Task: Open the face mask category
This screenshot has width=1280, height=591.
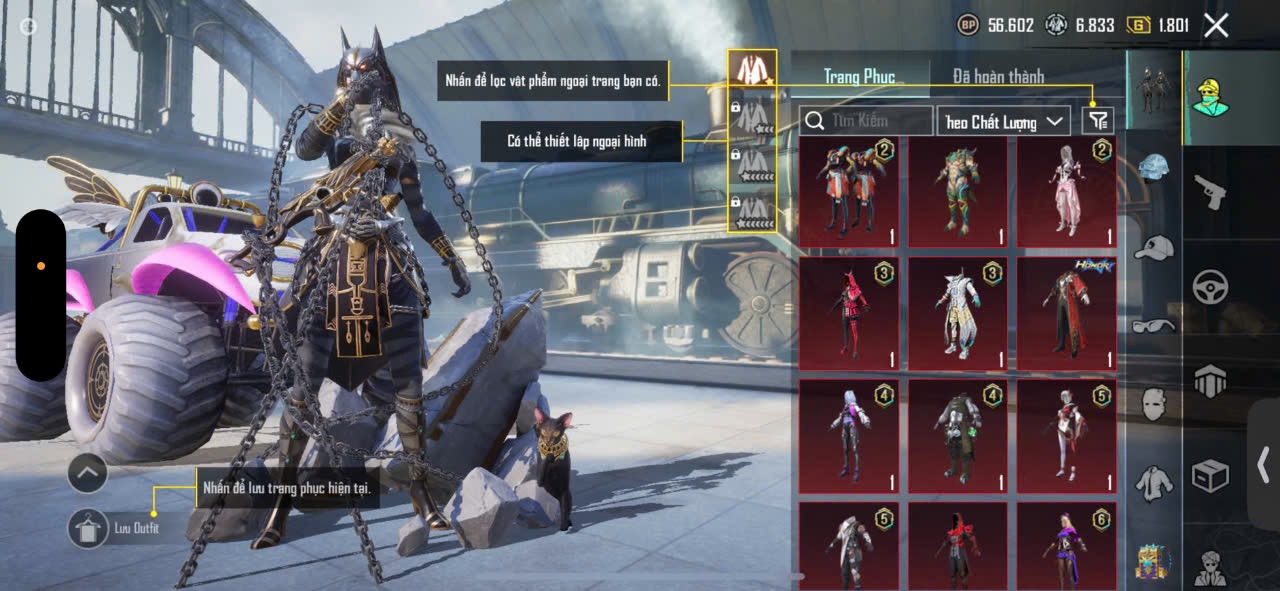Action: 1154,404
